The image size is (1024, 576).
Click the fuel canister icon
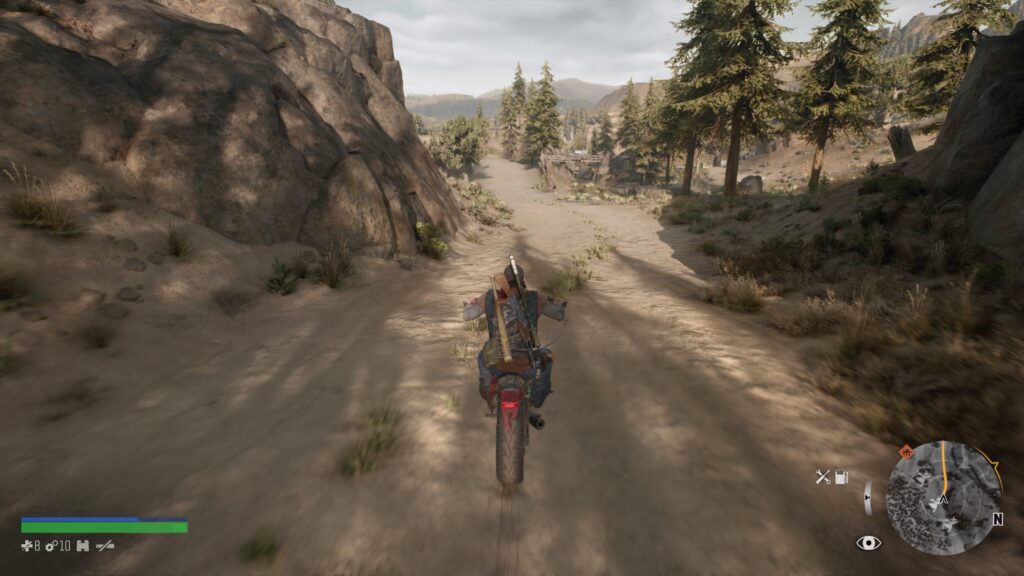tap(842, 477)
